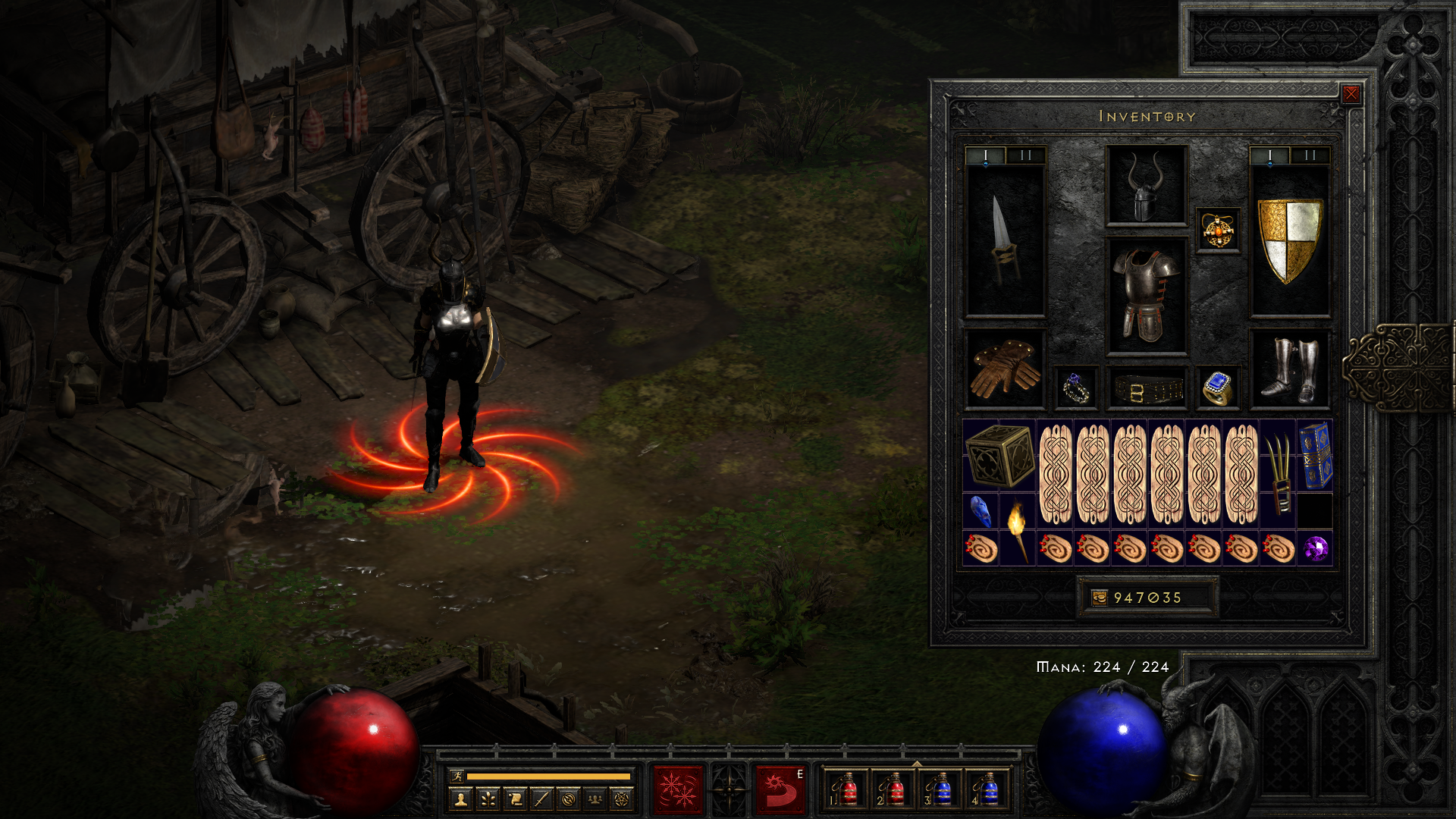Image resolution: width=1456 pixels, height=819 pixels.
Task: Pick up the three-bladed claw weapon
Action: pyautogui.click(x=1278, y=474)
